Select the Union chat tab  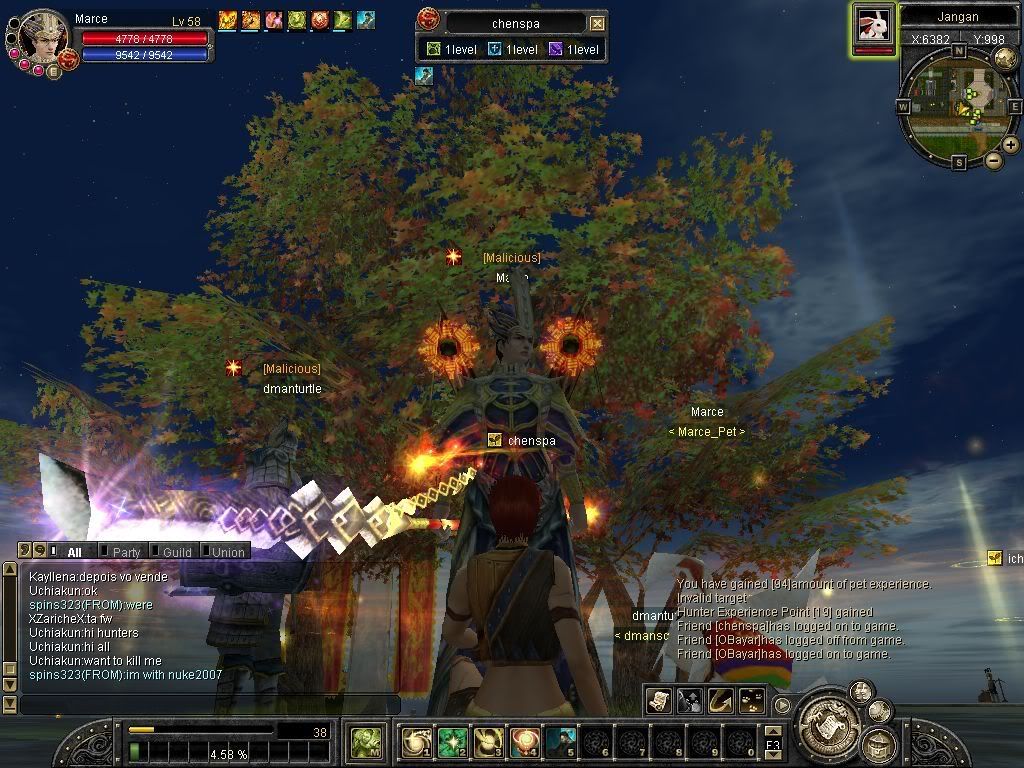tap(226, 551)
